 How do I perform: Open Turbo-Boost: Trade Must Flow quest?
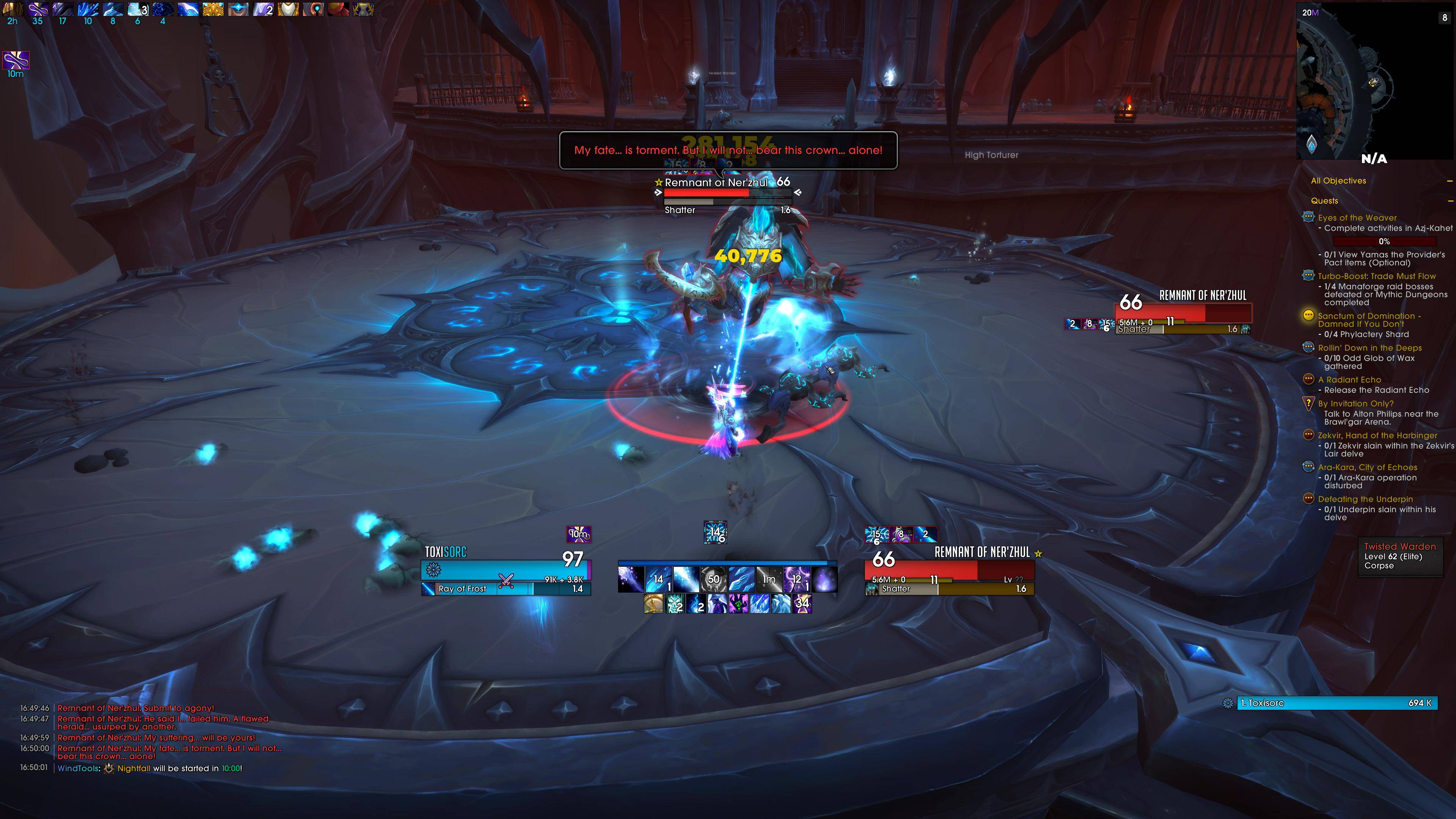(x=1376, y=276)
